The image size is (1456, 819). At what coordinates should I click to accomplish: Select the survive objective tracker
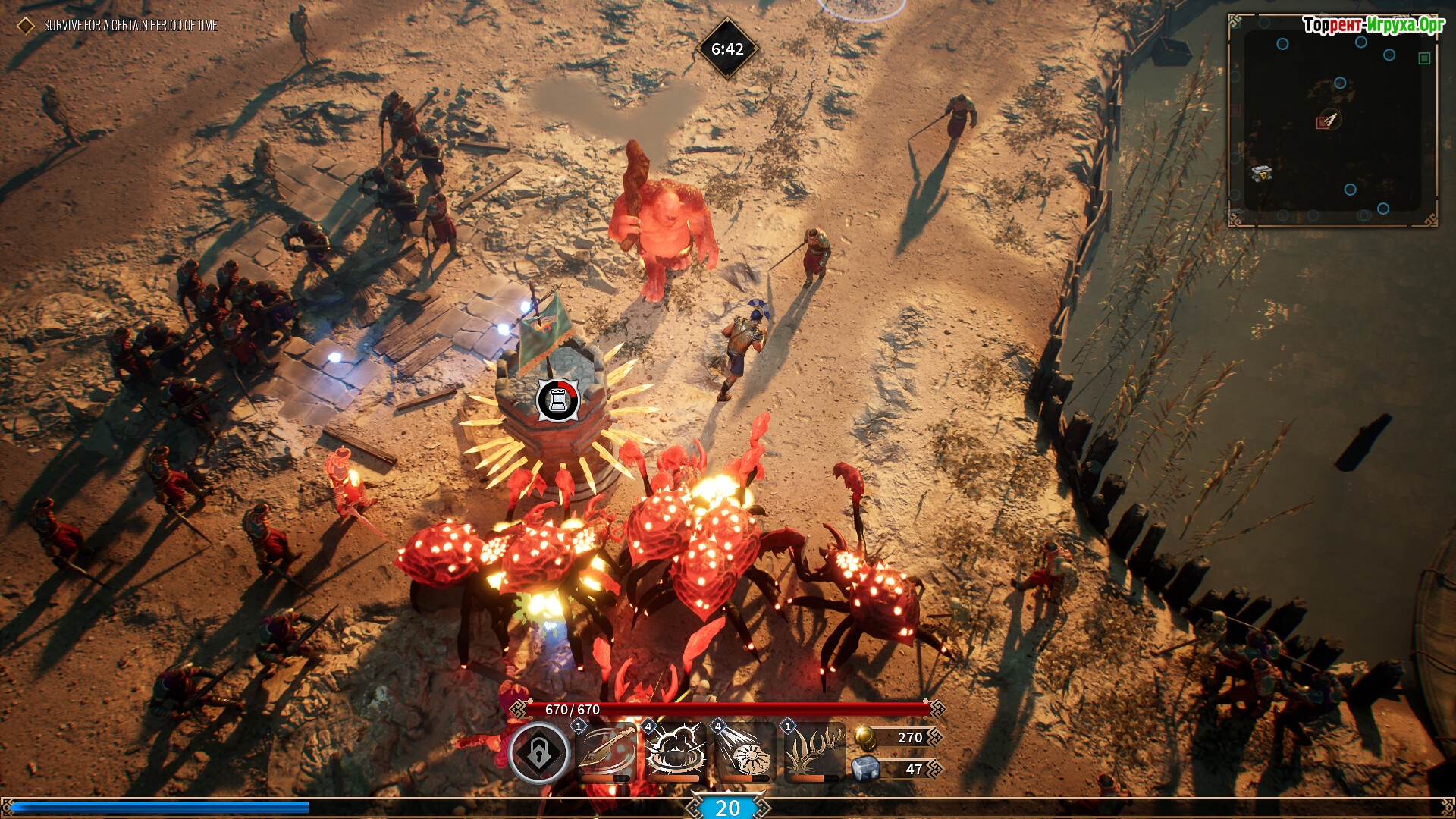130,26
